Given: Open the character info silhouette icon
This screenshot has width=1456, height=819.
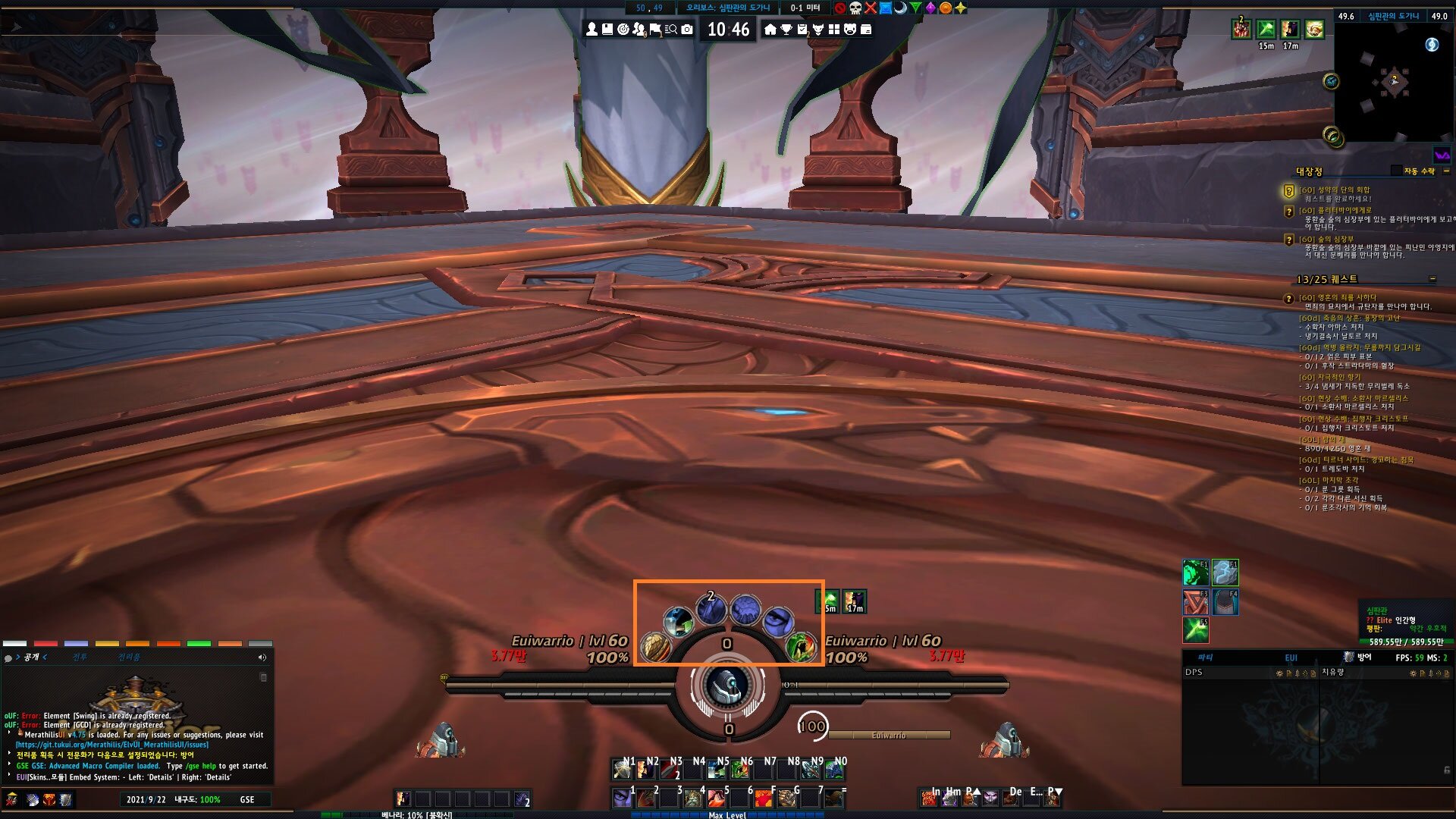Looking at the screenshot, I should tap(591, 30).
